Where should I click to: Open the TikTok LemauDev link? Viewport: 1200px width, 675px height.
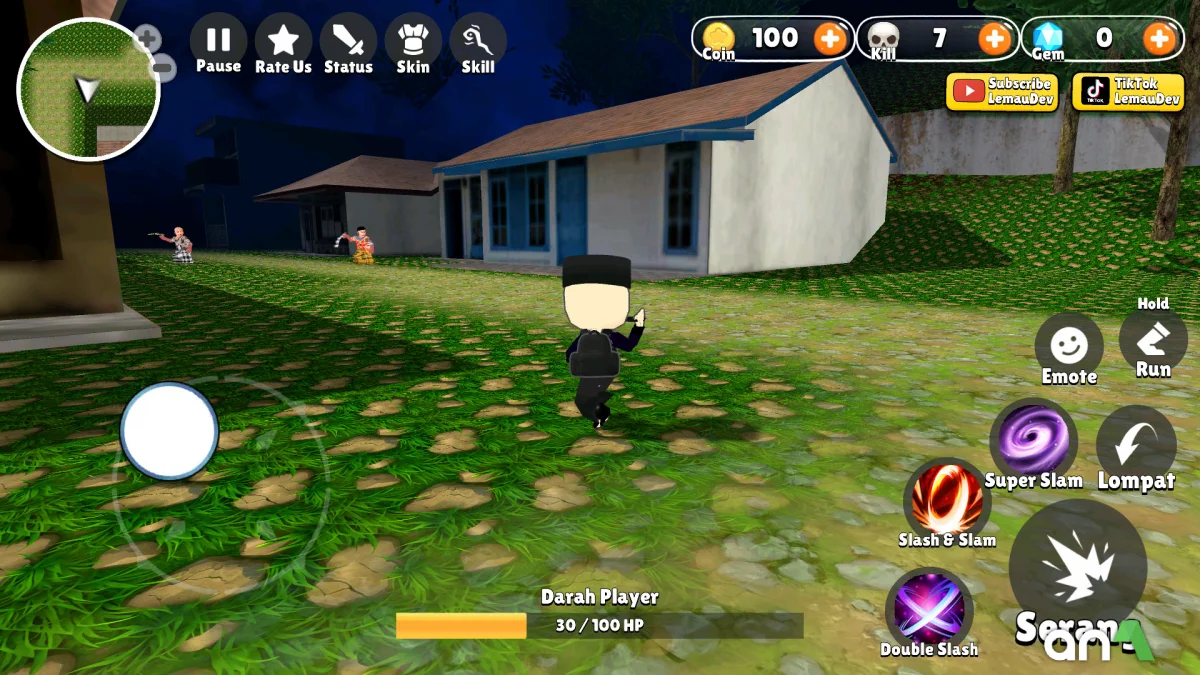1128,92
